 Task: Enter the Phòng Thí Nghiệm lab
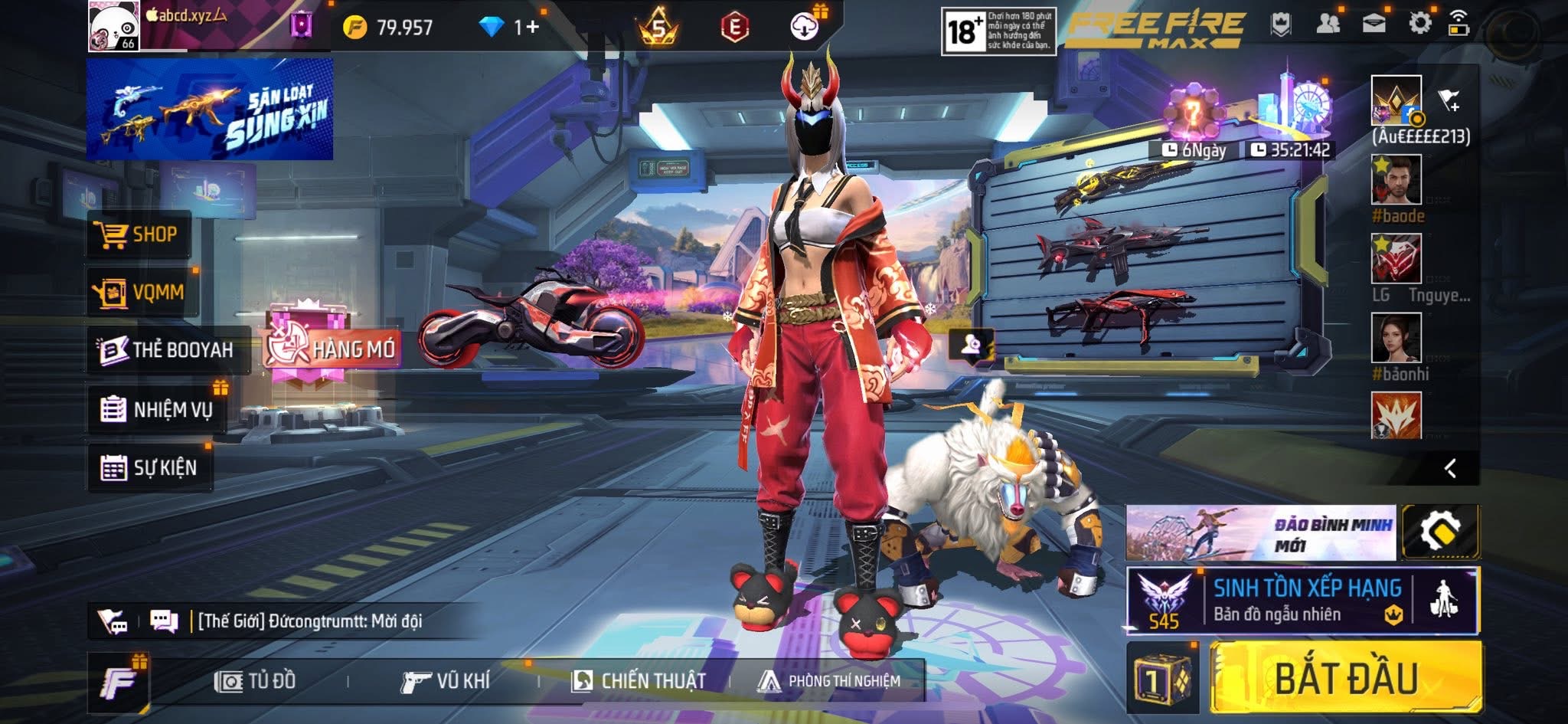[x=829, y=680]
